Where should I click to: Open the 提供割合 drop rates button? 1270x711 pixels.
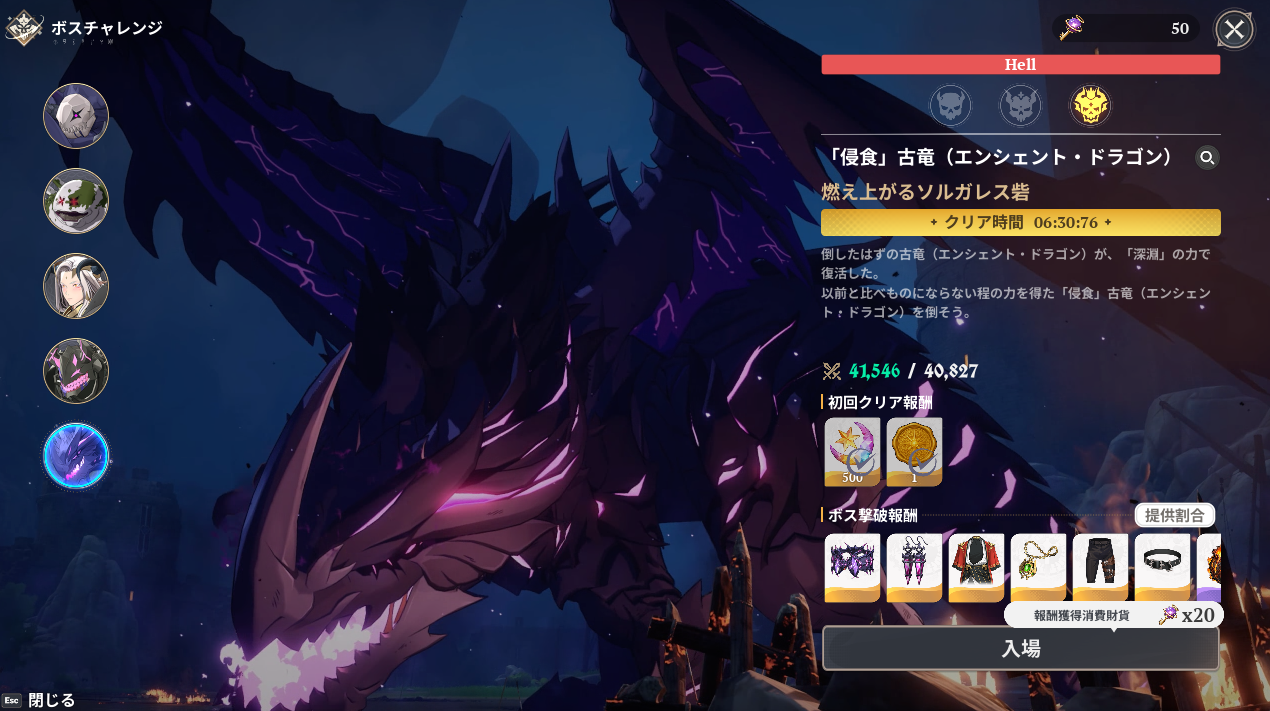[x=1174, y=515]
